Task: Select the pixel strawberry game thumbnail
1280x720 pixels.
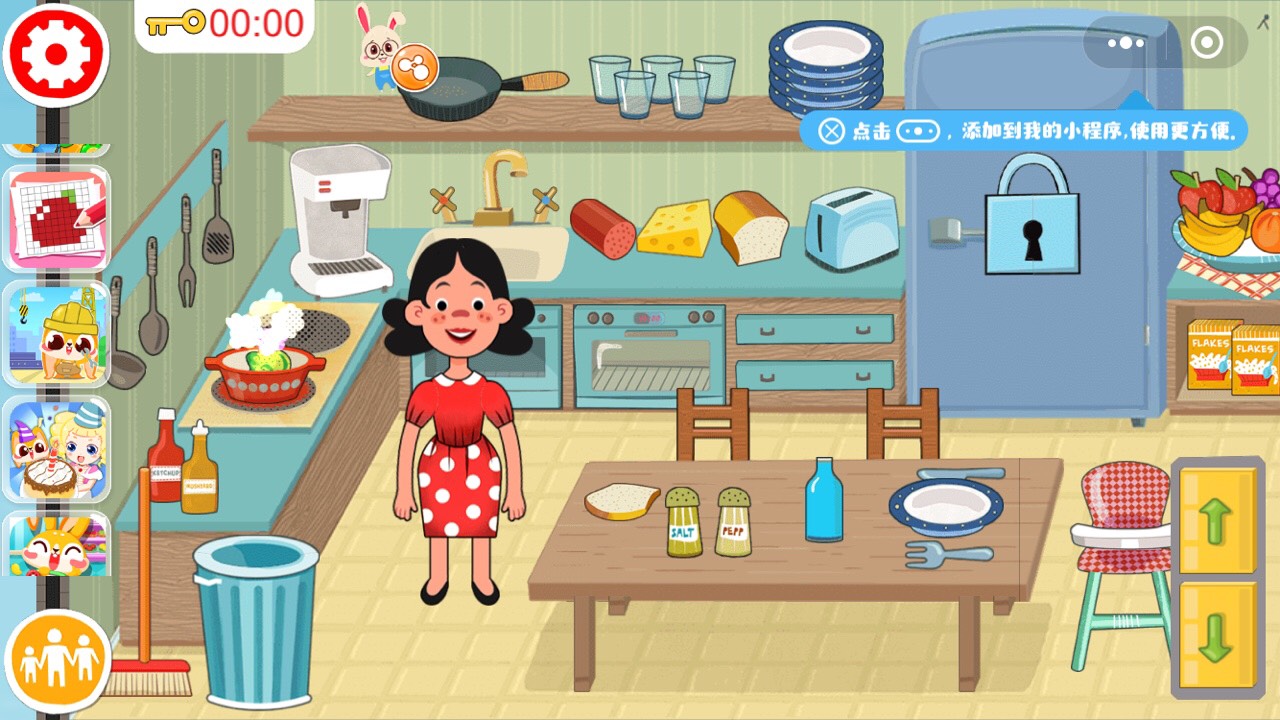Action: click(x=57, y=219)
